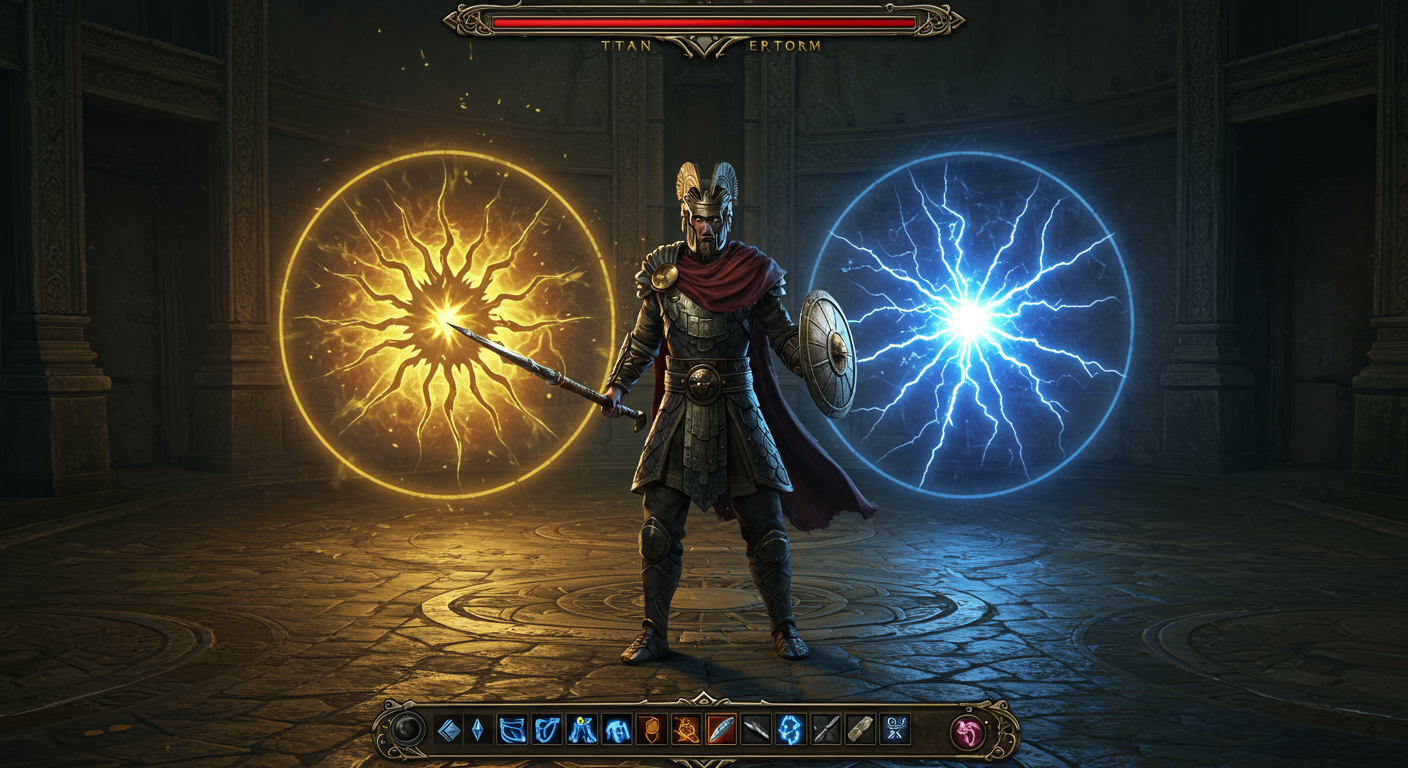Select the grey dagger hotbar slot
Viewport: 1408px width, 768px height.
[x=756, y=730]
